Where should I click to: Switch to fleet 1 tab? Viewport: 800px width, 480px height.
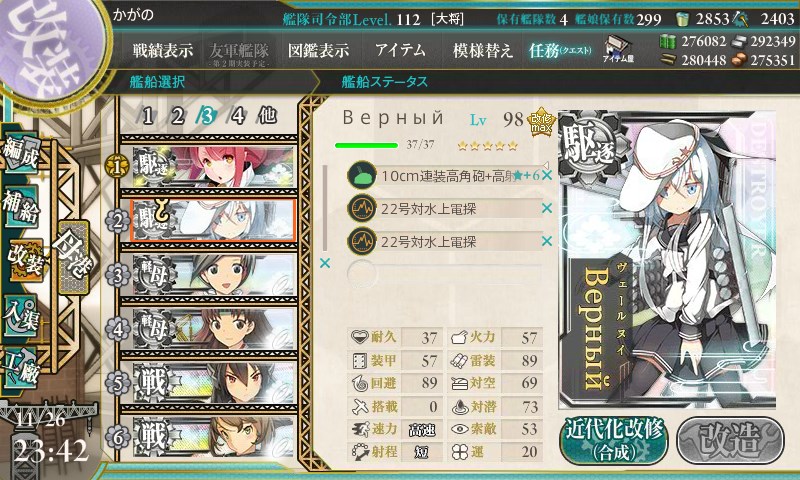(148, 115)
